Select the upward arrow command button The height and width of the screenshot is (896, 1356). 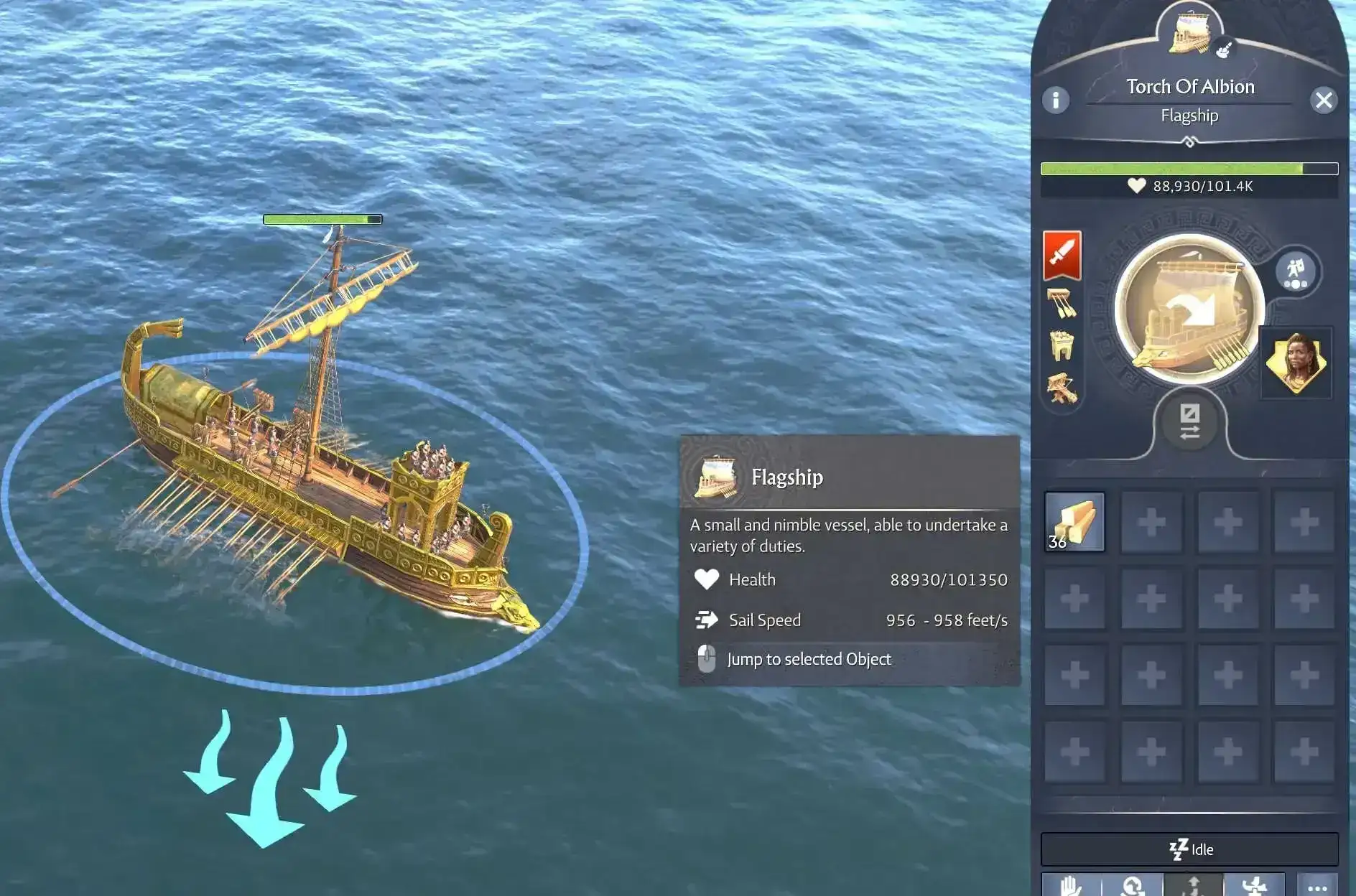(x=1194, y=886)
